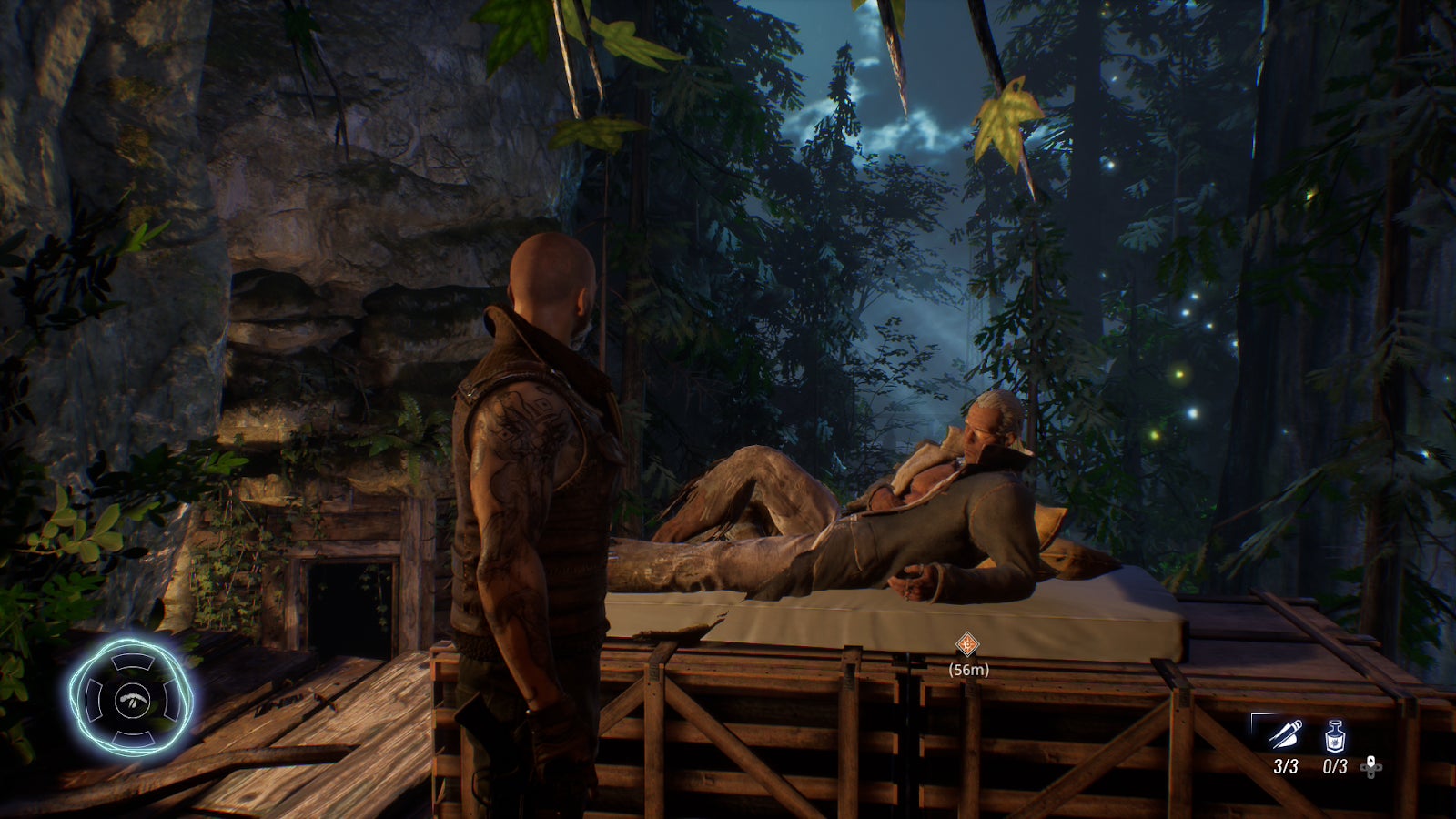Select the throwing knife item slot

click(1285, 734)
